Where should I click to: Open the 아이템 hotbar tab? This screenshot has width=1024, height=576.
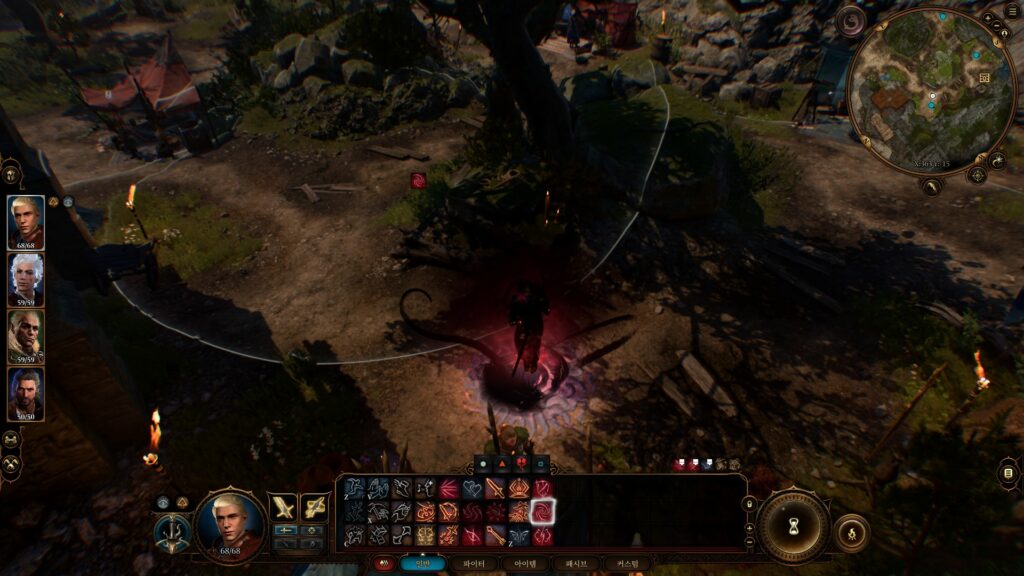[525, 564]
